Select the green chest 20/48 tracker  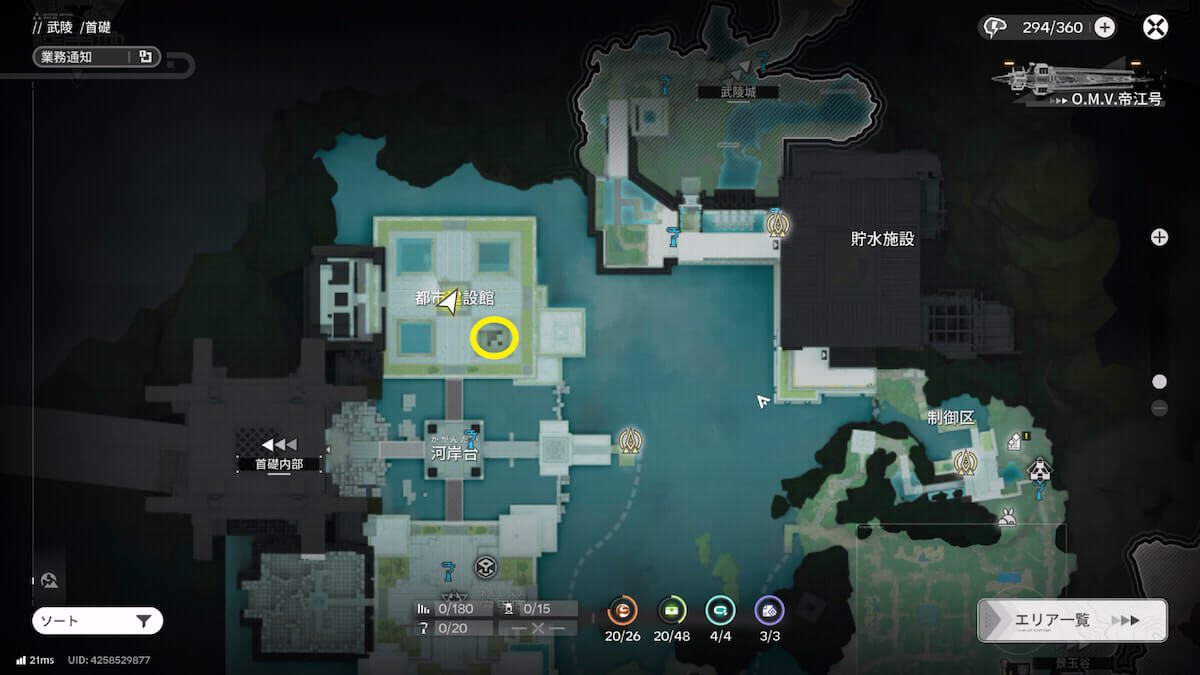click(x=672, y=610)
